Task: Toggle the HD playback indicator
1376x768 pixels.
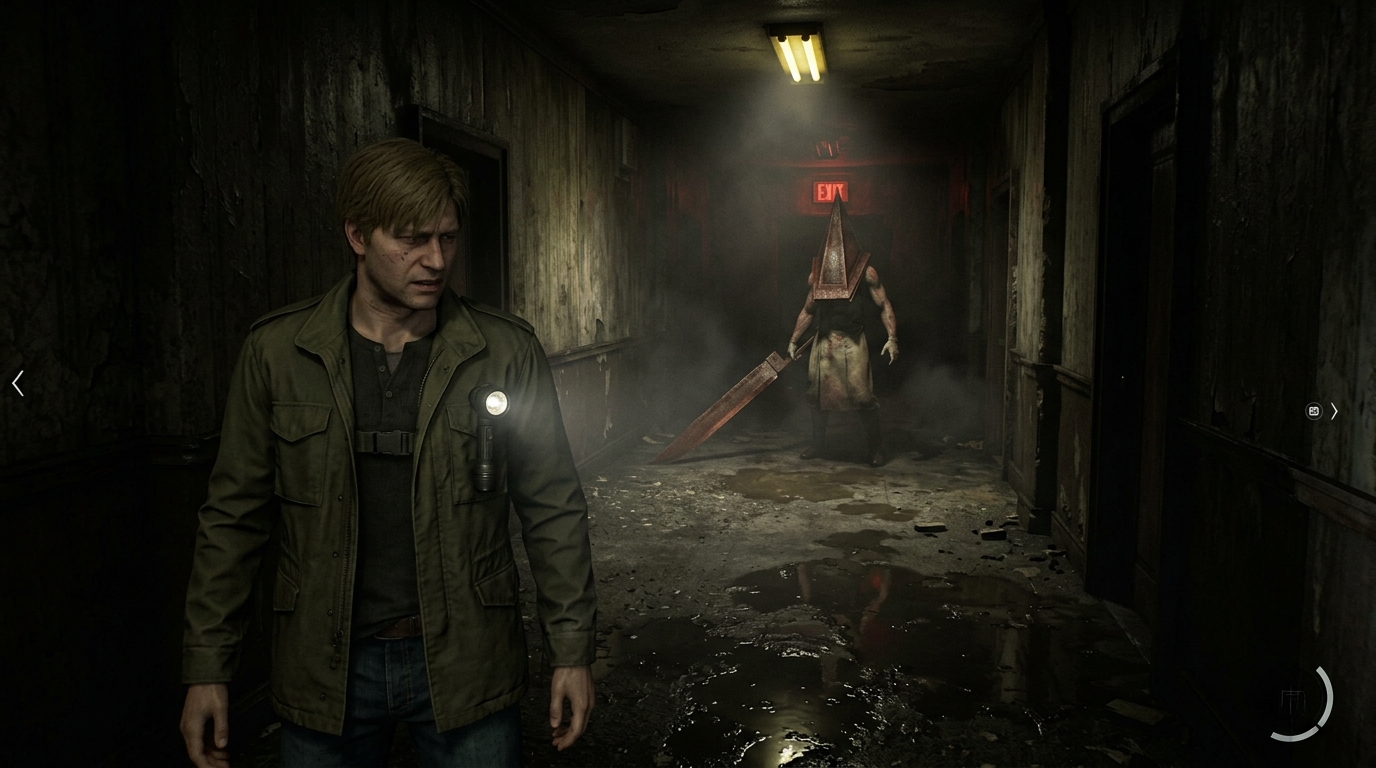Action: coord(1313,411)
